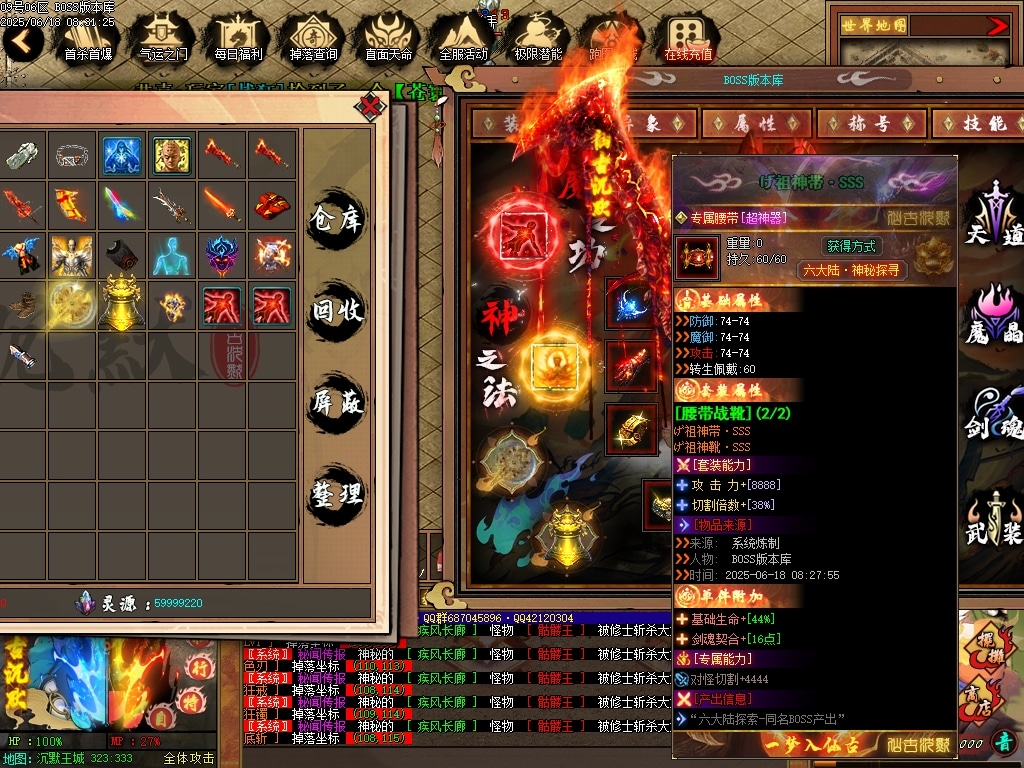Open the 掉落查询 drop lookup
The height and width of the screenshot is (768, 1024).
313,38
